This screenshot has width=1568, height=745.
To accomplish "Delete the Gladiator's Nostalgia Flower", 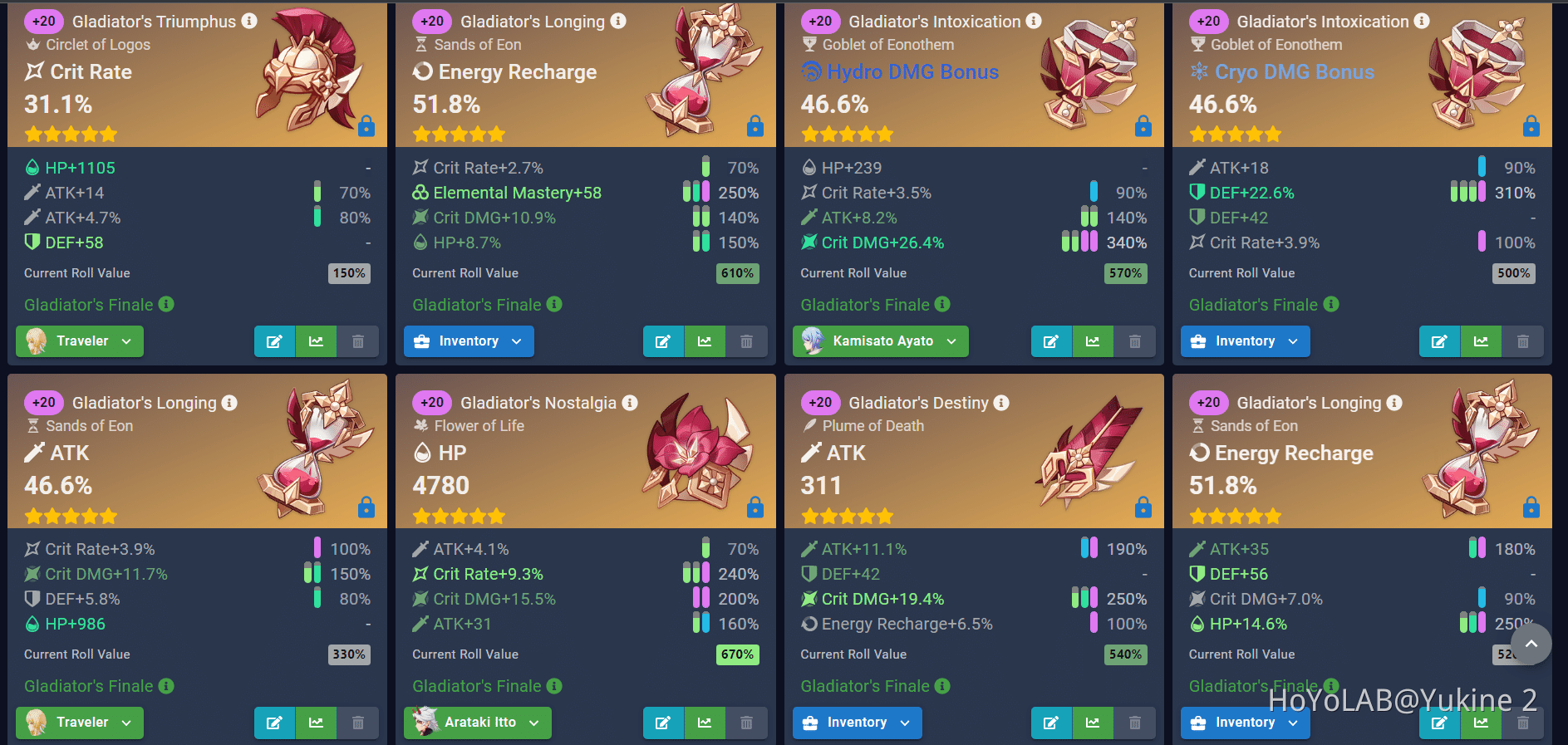I will tap(746, 723).
